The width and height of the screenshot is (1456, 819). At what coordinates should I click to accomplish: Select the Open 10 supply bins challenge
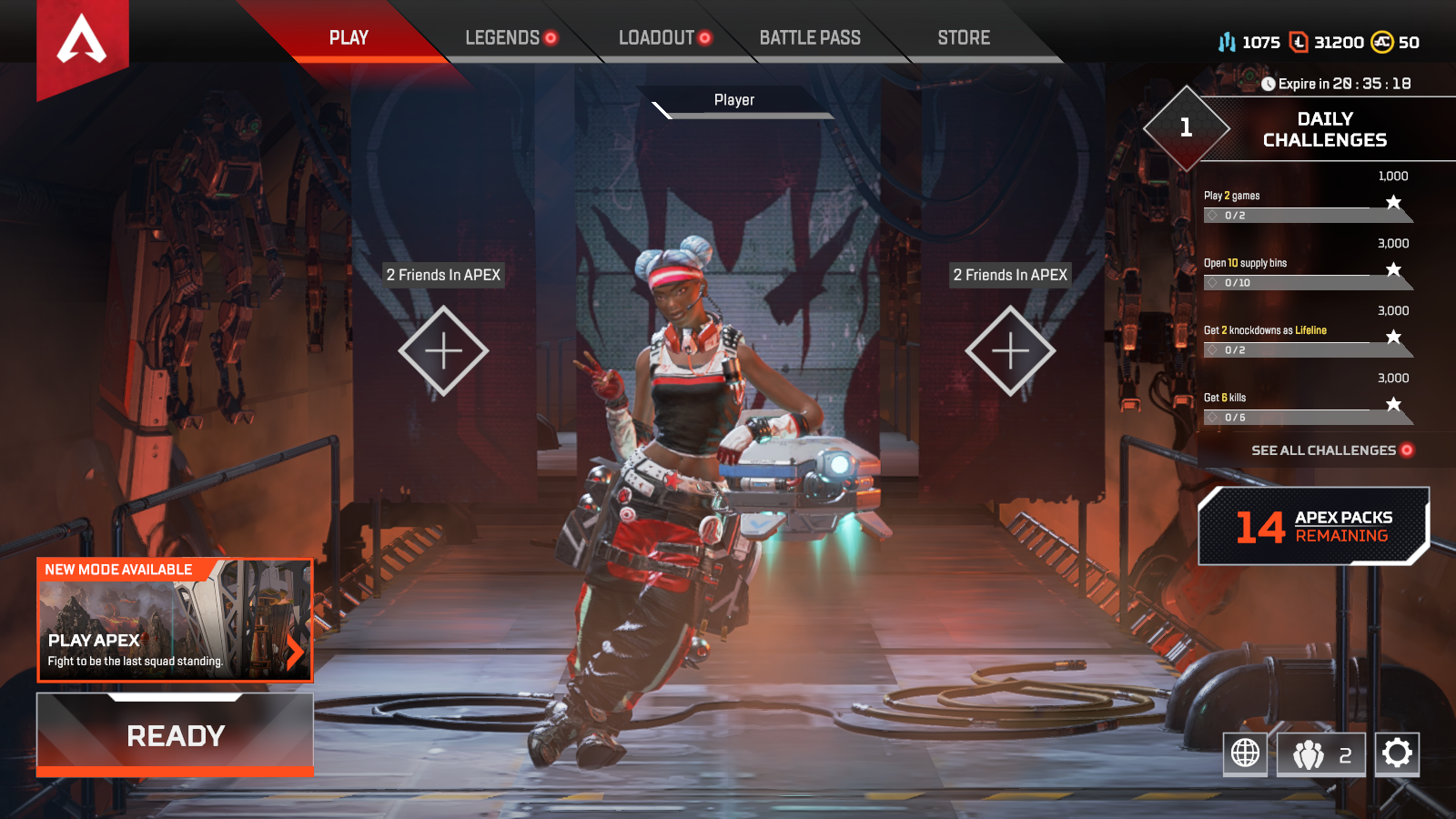[x=1307, y=273]
